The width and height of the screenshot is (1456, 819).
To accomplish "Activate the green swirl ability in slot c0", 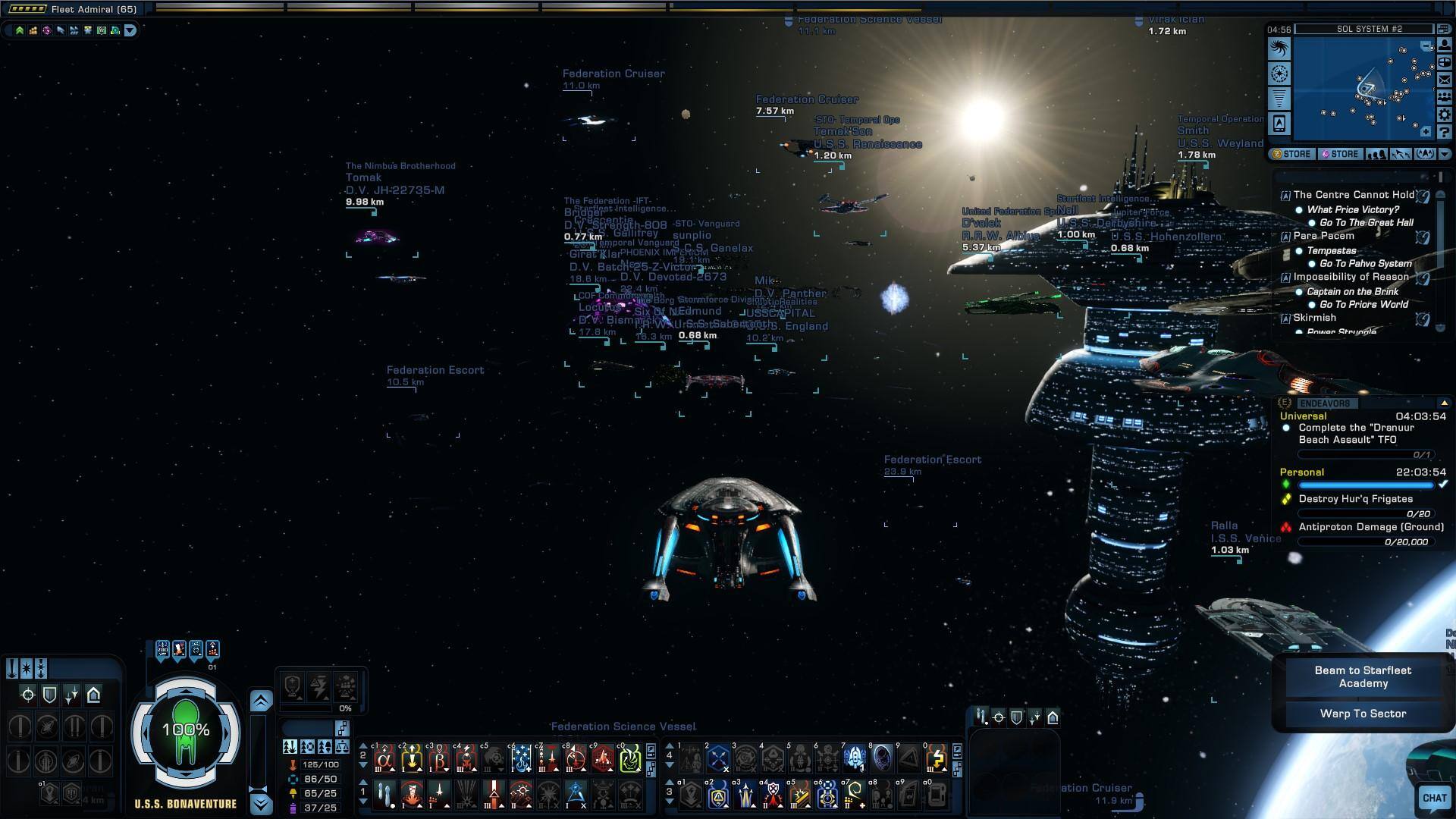I will [x=629, y=758].
